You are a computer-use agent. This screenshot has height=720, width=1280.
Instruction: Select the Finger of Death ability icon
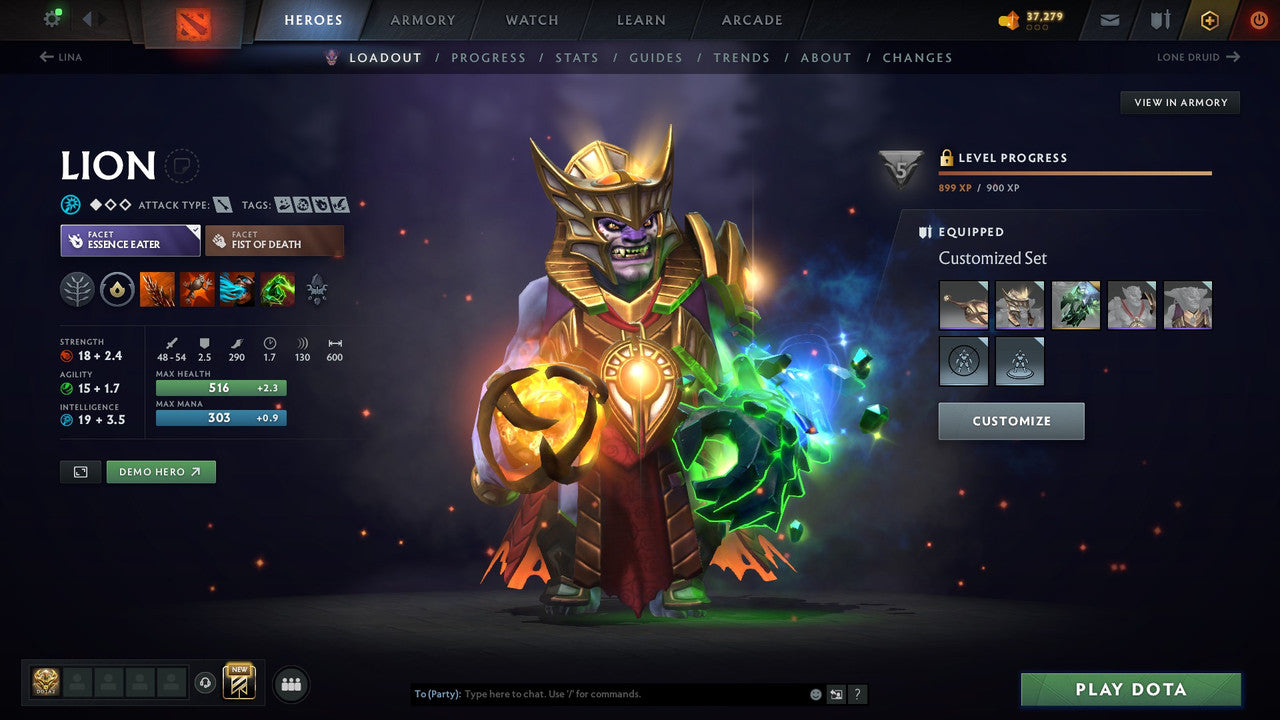click(x=276, y=290)
